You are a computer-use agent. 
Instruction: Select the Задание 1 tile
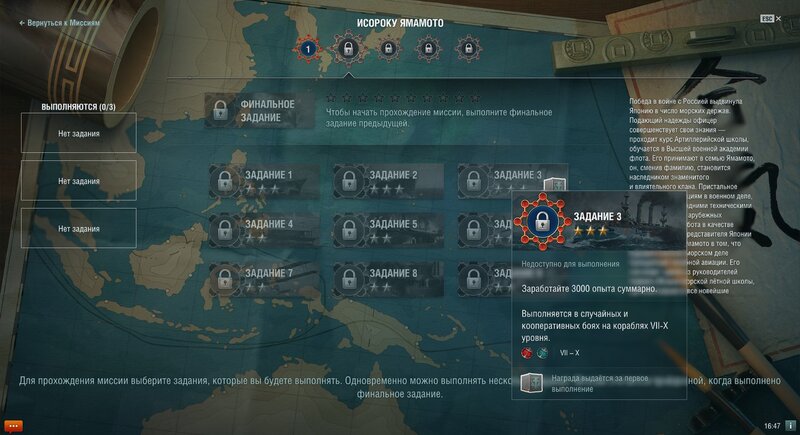(x=264, y=180)
